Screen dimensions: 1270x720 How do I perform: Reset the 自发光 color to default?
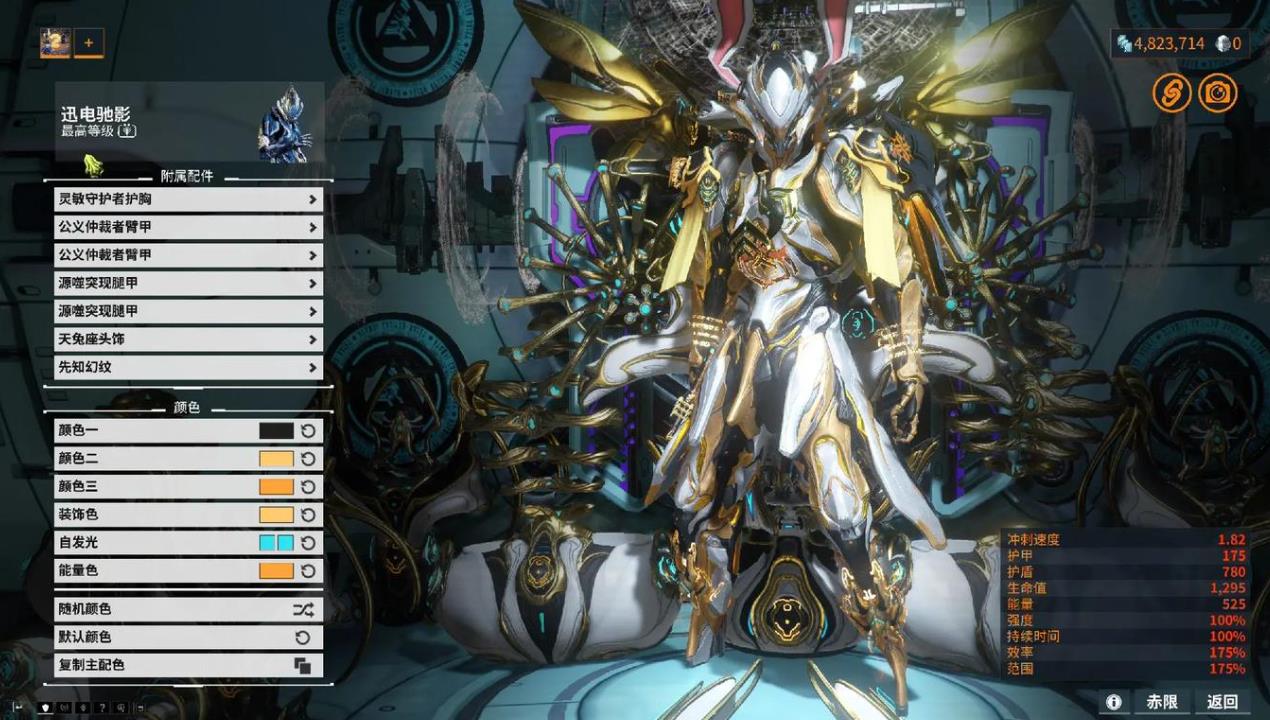click(x=308, y=543)
